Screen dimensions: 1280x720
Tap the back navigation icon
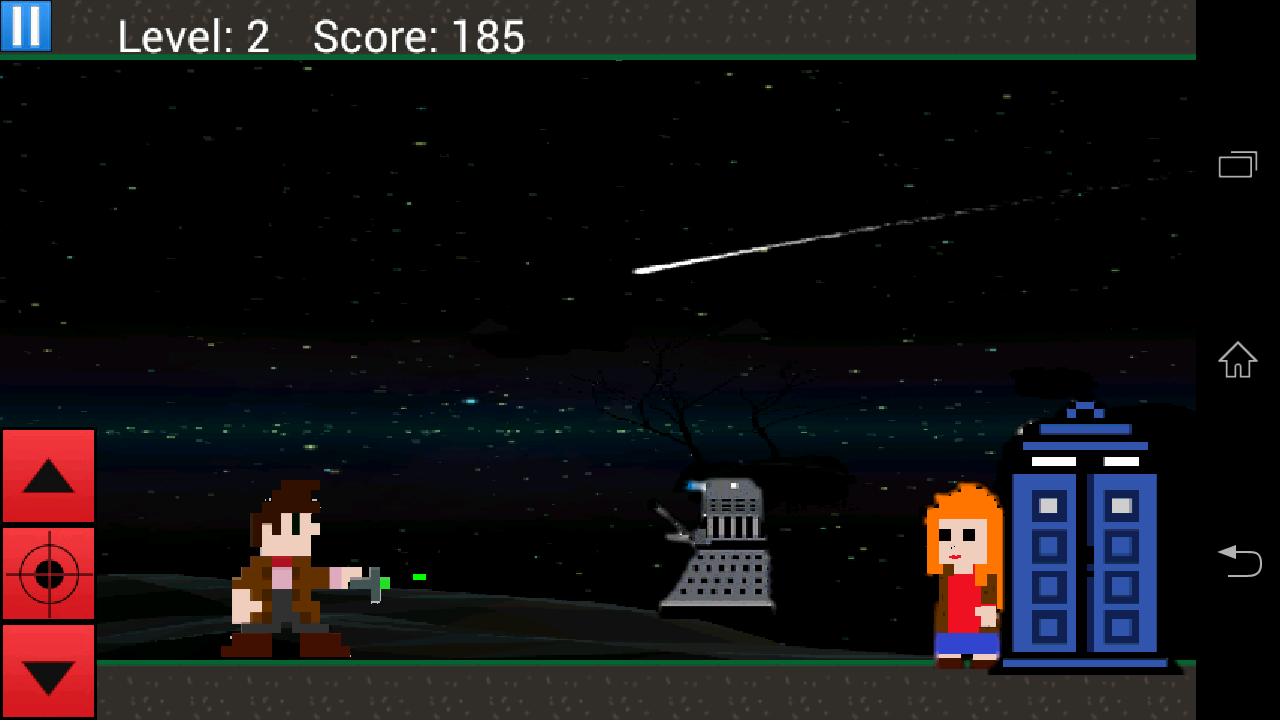[1240, 563]
